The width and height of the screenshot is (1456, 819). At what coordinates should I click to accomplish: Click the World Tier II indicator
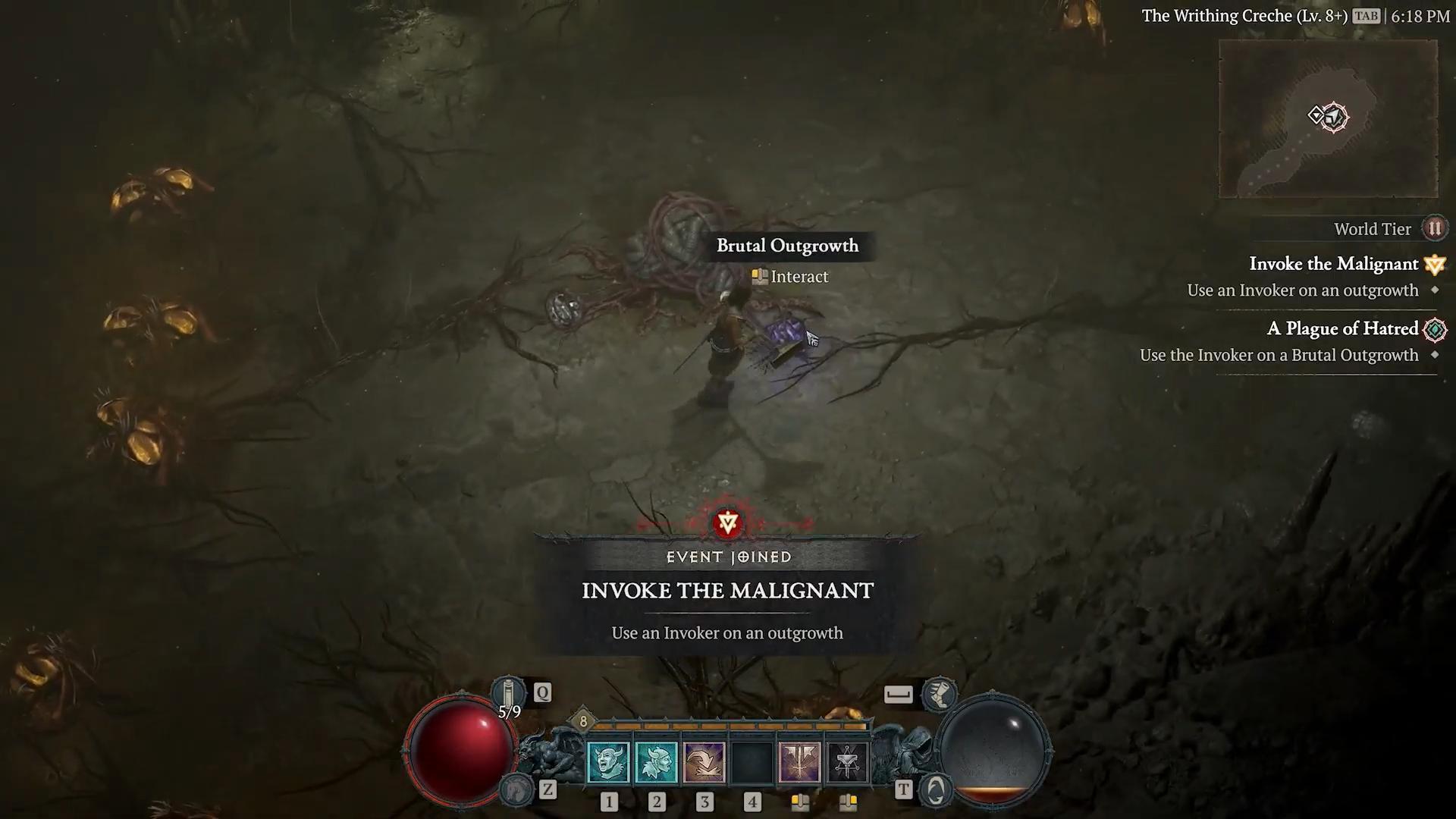tap(1436, 227)
